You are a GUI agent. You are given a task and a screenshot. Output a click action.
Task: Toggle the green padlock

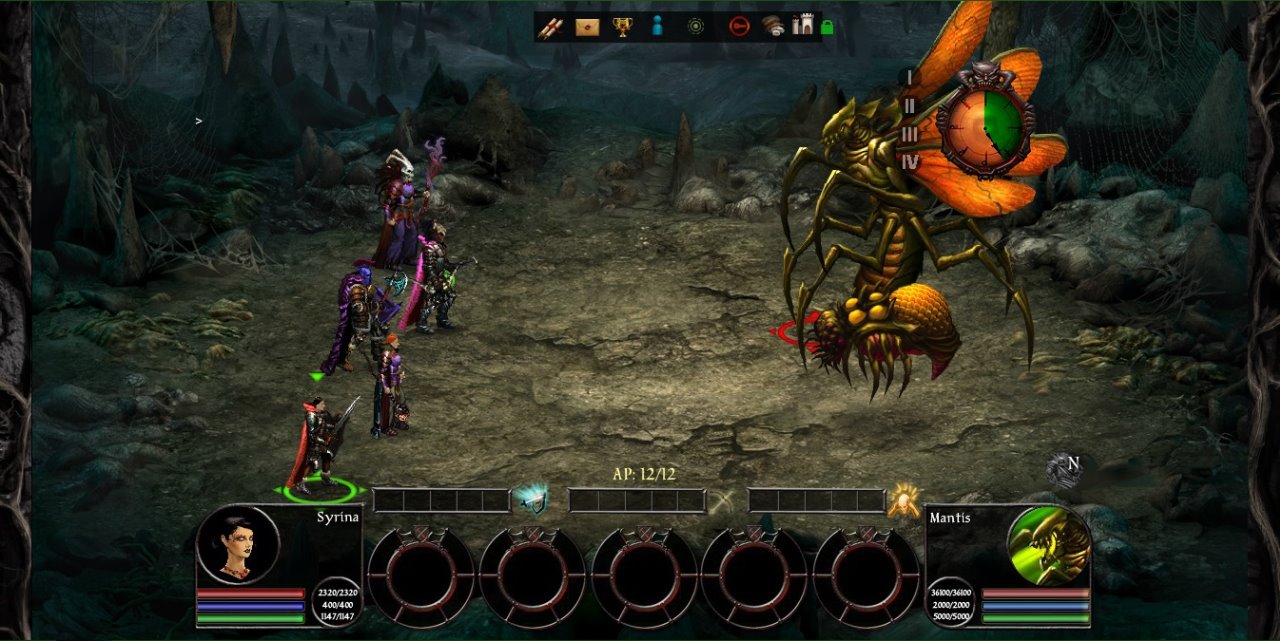tap(827, 27)
